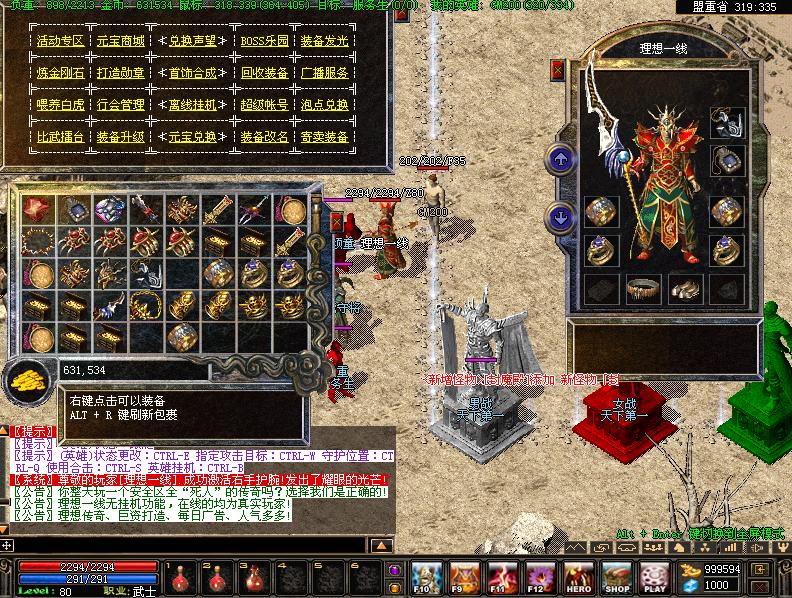This screenshot has width=792, height=598.
Task: Open the 元宝商城 shop link
Action: [x=120, y=42]
